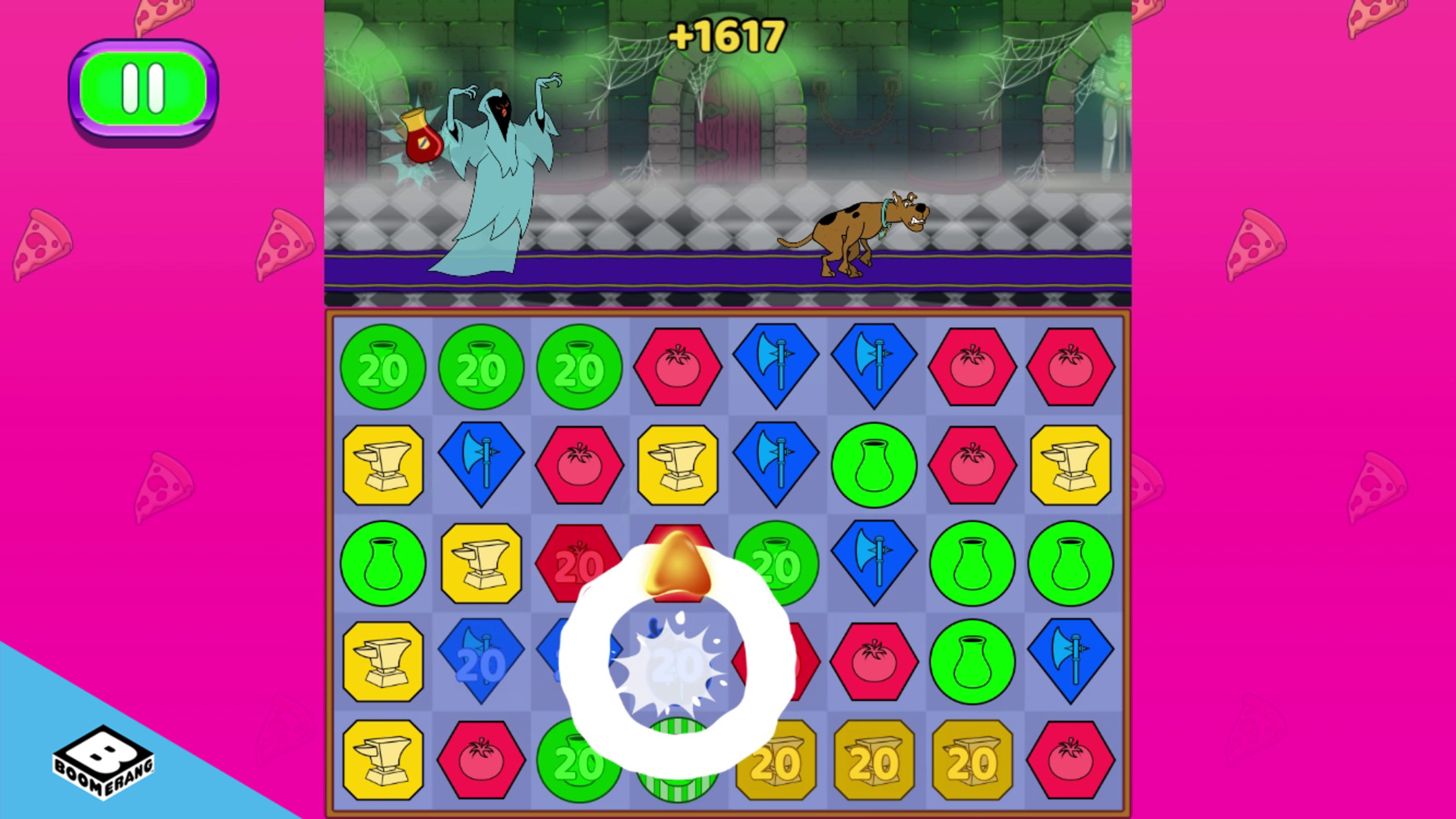1456x819 pixels.
Task: Select the green 20 pot near the board center
Action: pyautogui.click(x=775, y=564)
